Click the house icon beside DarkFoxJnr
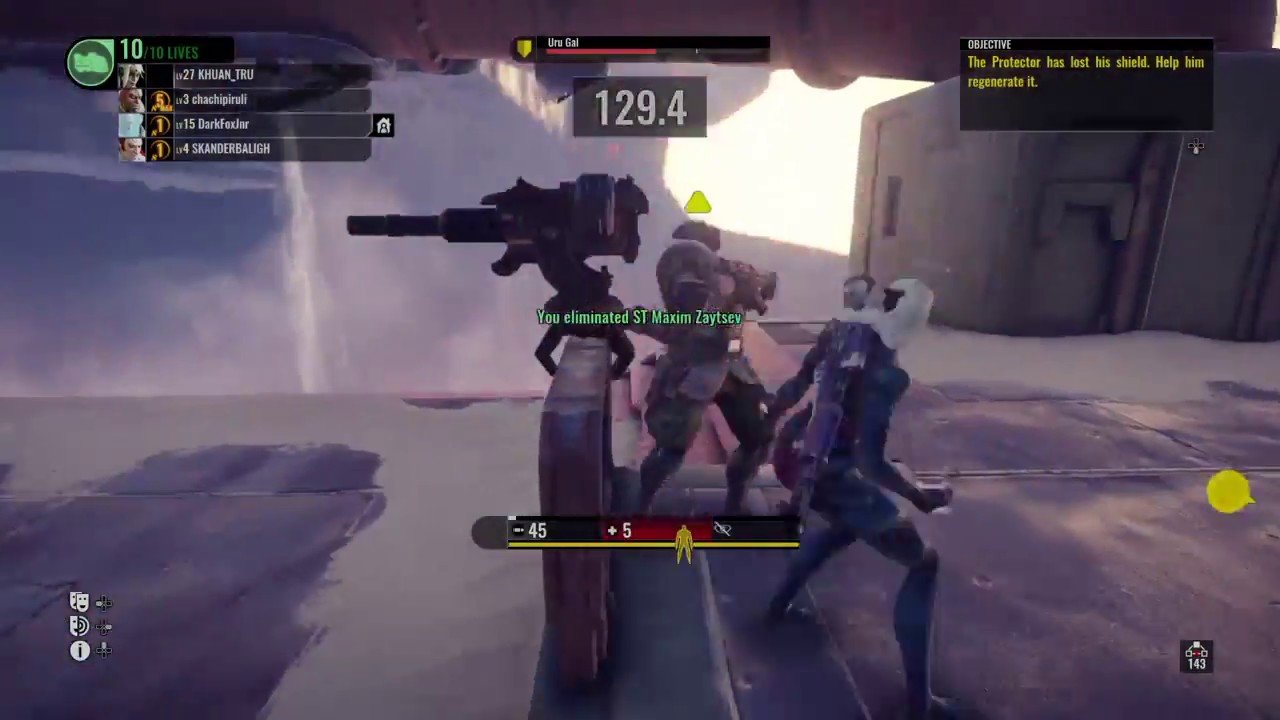This screenshot has width=1280, height=720. click(383, 125)
